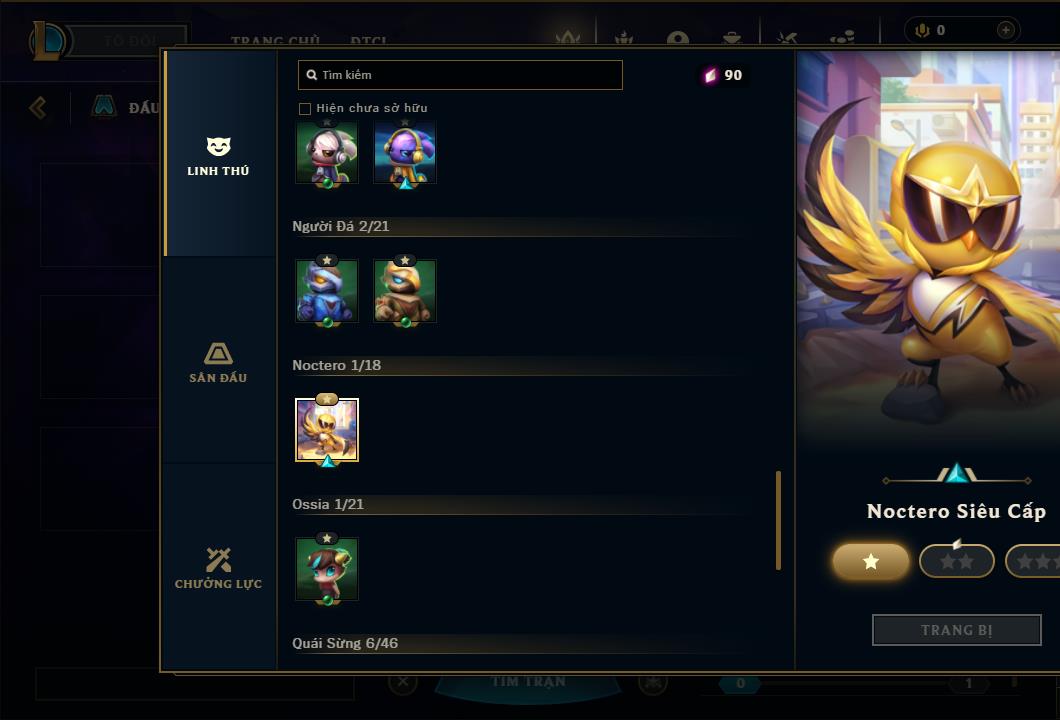This screenshot has width=1060, height=720.
Task: Select the golden Noctero Siêu Cấp thumbnail
Action: [327, 430]
